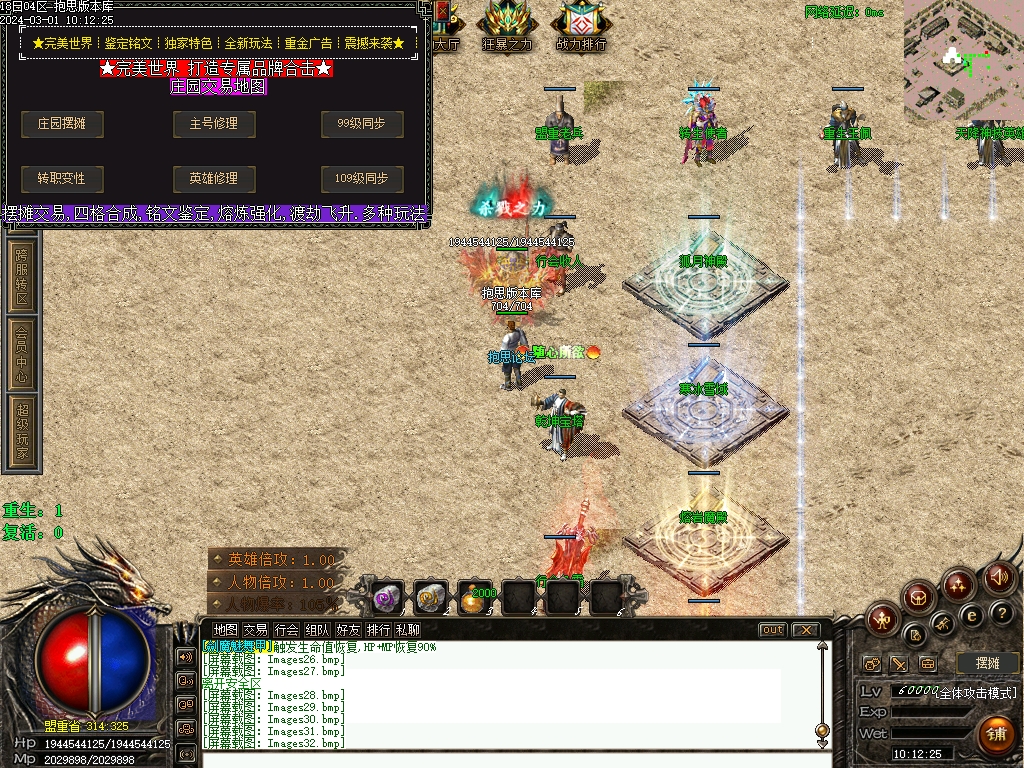Select 主号修理 in the dialog panel

[213, 124]
